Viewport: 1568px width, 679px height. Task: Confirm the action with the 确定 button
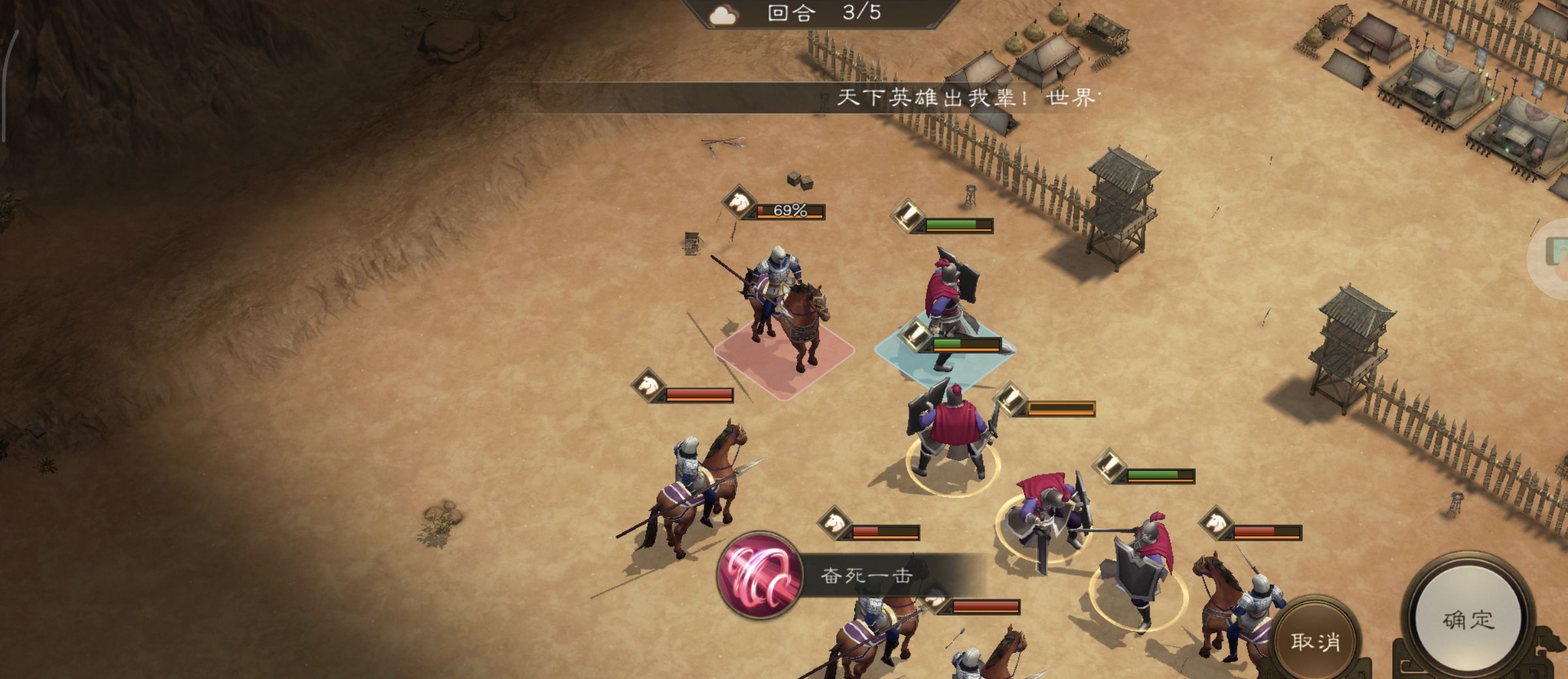1468,619
